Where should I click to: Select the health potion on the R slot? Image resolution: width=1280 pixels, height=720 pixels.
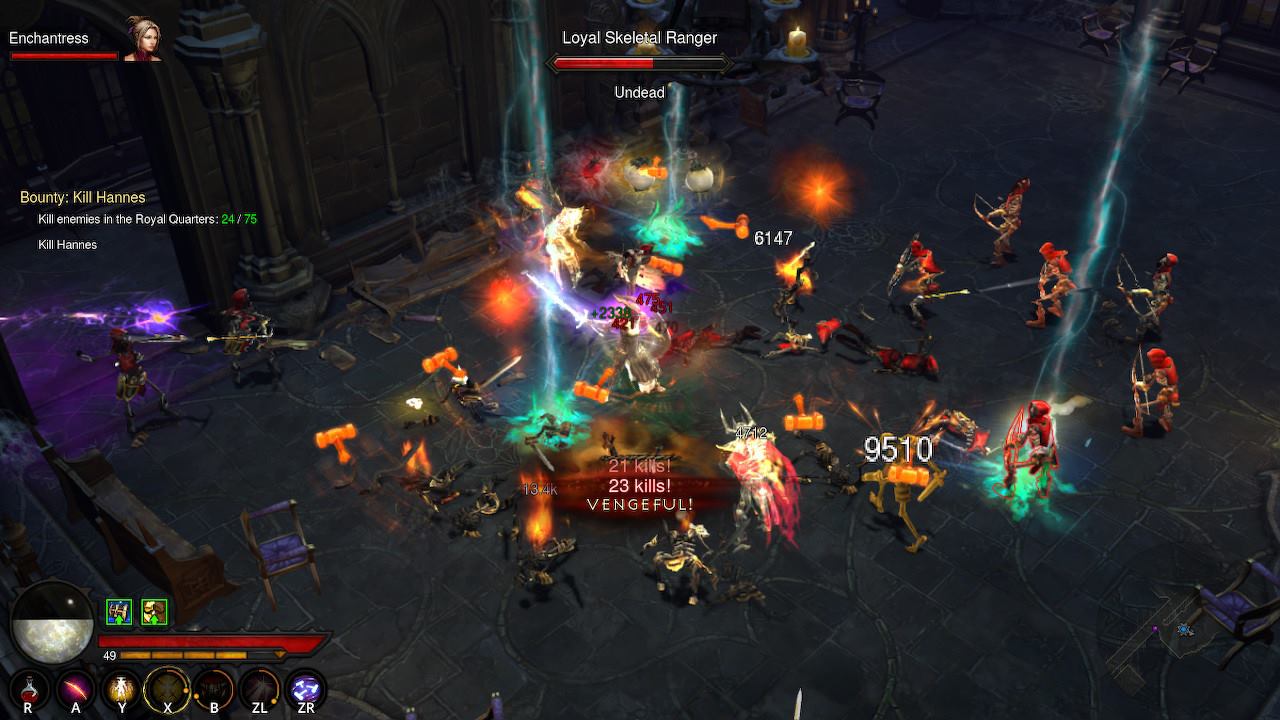click(28, 690)
